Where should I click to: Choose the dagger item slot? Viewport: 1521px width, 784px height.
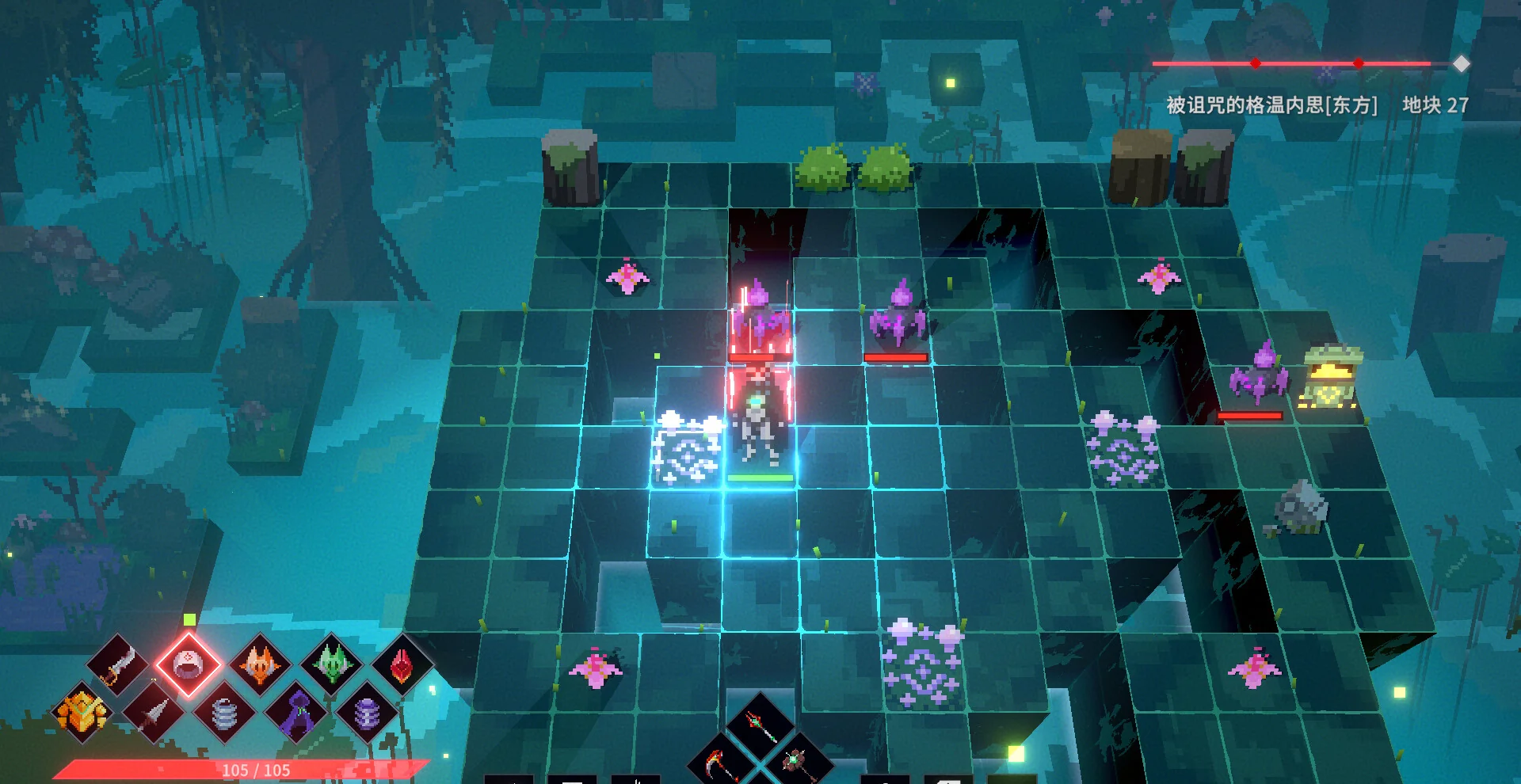pos(154,714)
